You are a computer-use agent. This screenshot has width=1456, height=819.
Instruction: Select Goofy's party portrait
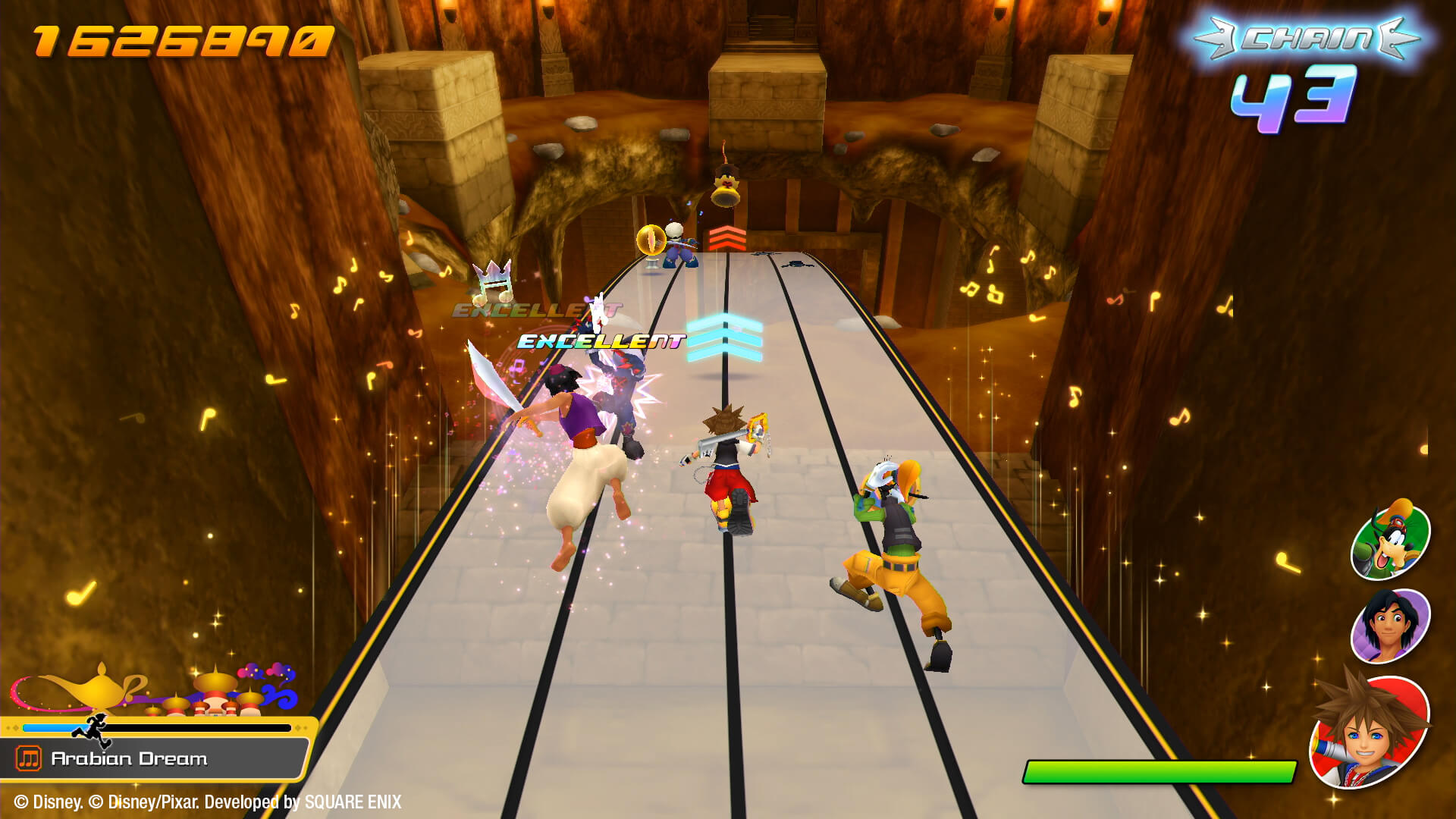tap(1390, 540)
